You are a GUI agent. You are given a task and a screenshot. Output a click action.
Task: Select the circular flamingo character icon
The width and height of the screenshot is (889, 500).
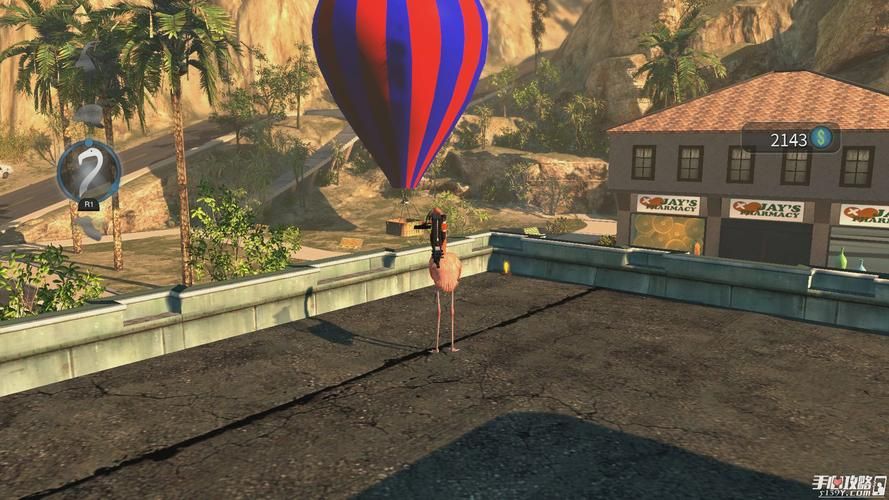click(x=88, y=171)
